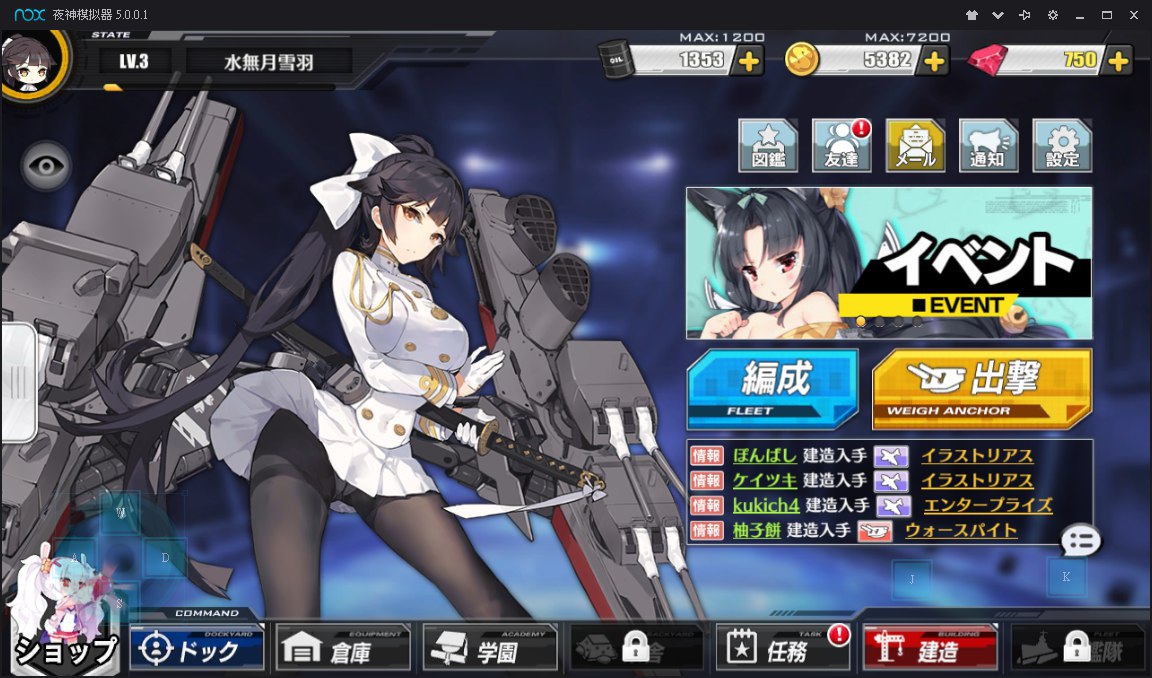
Task: Open the イベント event banner
Action: tap(889, 263)
